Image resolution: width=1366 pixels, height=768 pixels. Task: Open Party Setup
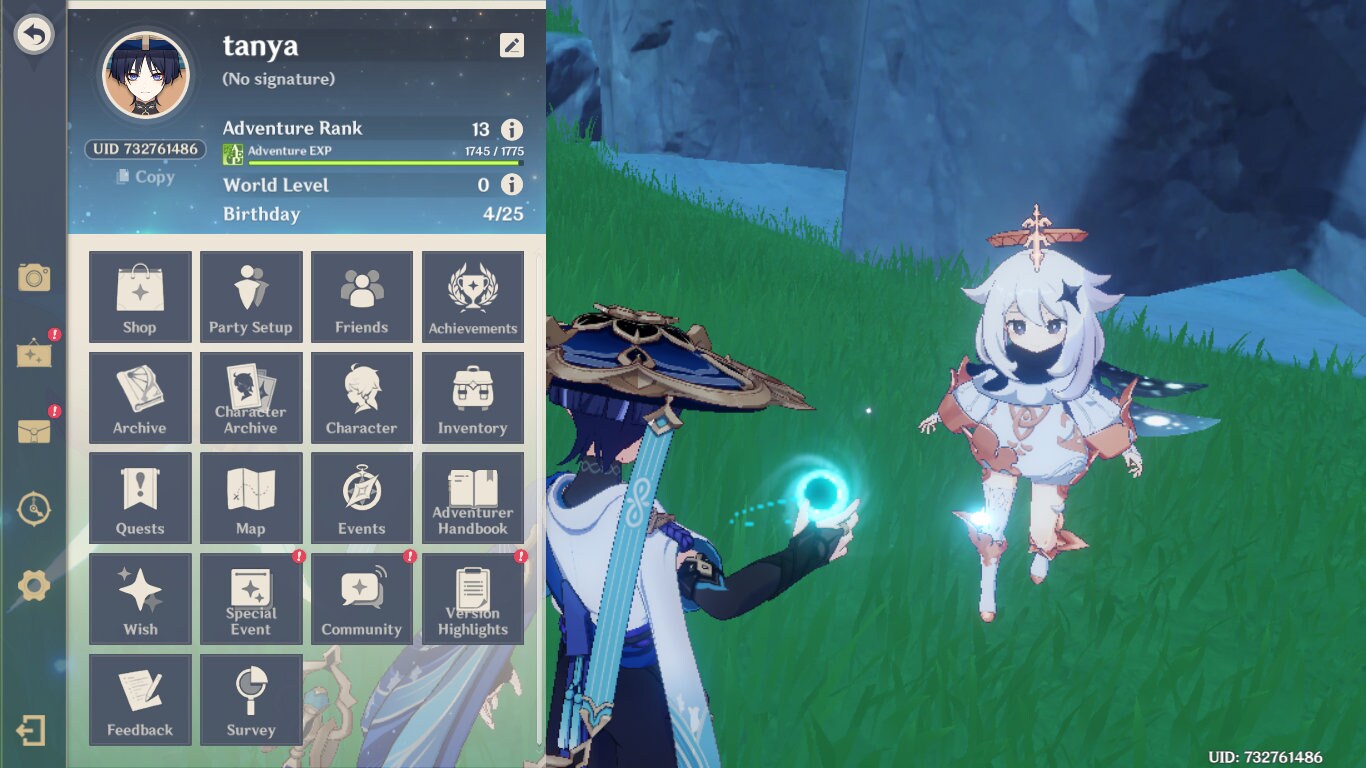251,296
